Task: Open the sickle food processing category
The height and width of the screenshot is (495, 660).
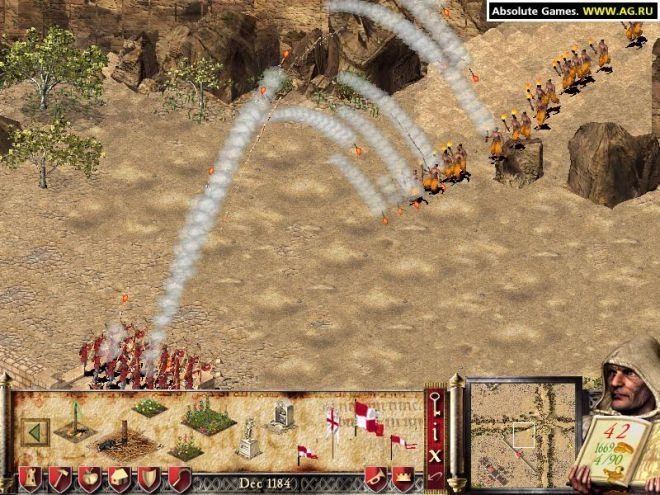Action: [x=179, y=478]
